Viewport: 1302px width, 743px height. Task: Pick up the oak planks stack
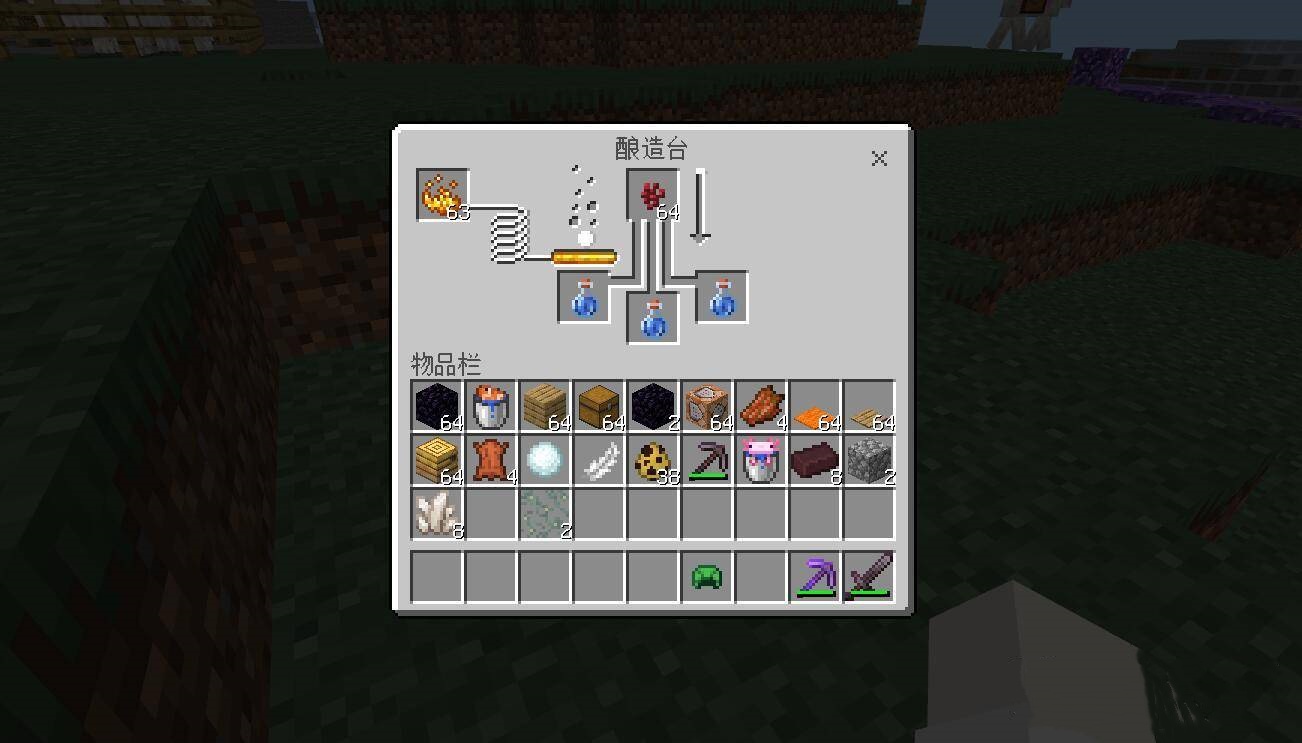(545, 406)
